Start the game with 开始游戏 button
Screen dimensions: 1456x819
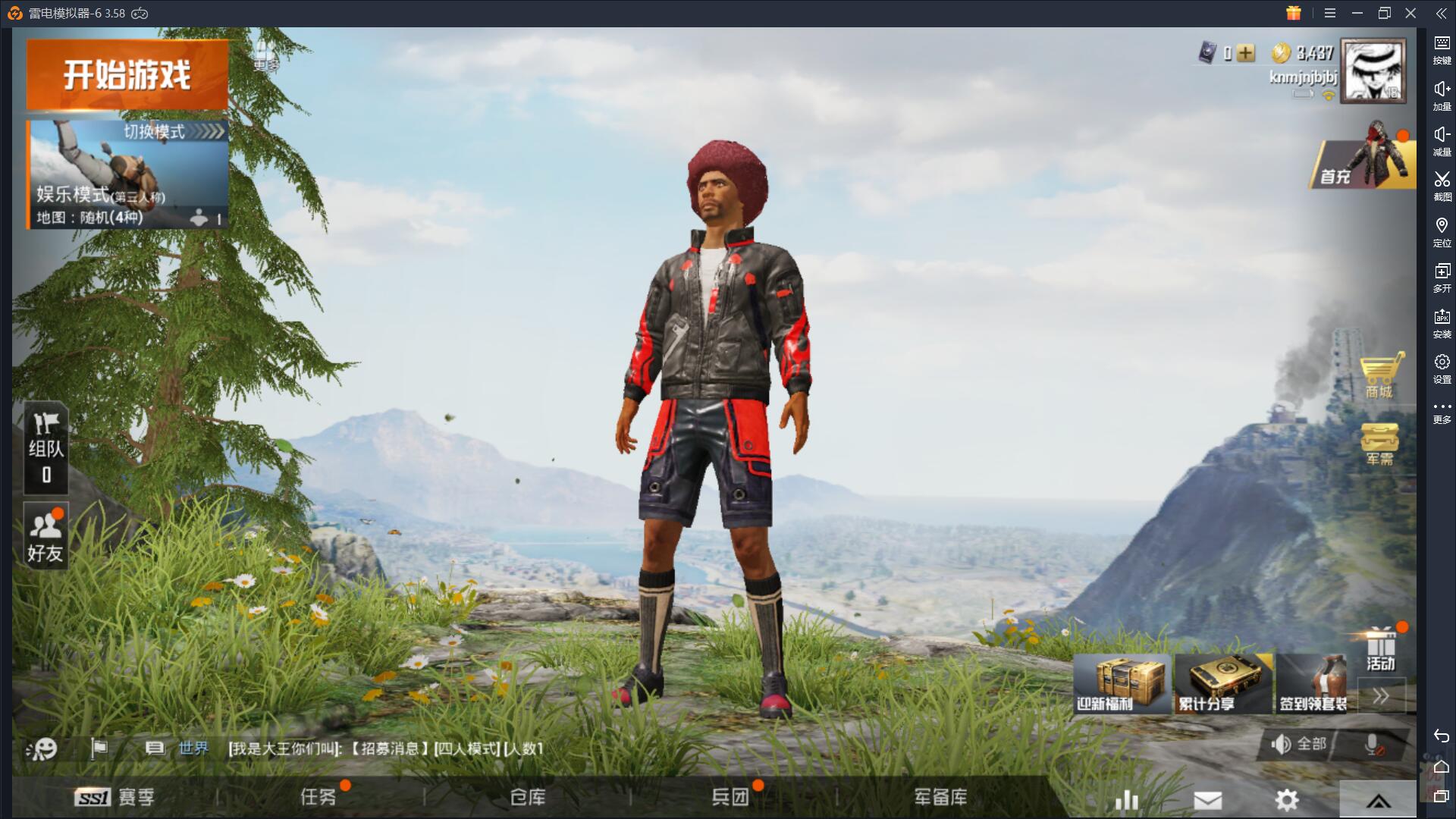(127, 75)
